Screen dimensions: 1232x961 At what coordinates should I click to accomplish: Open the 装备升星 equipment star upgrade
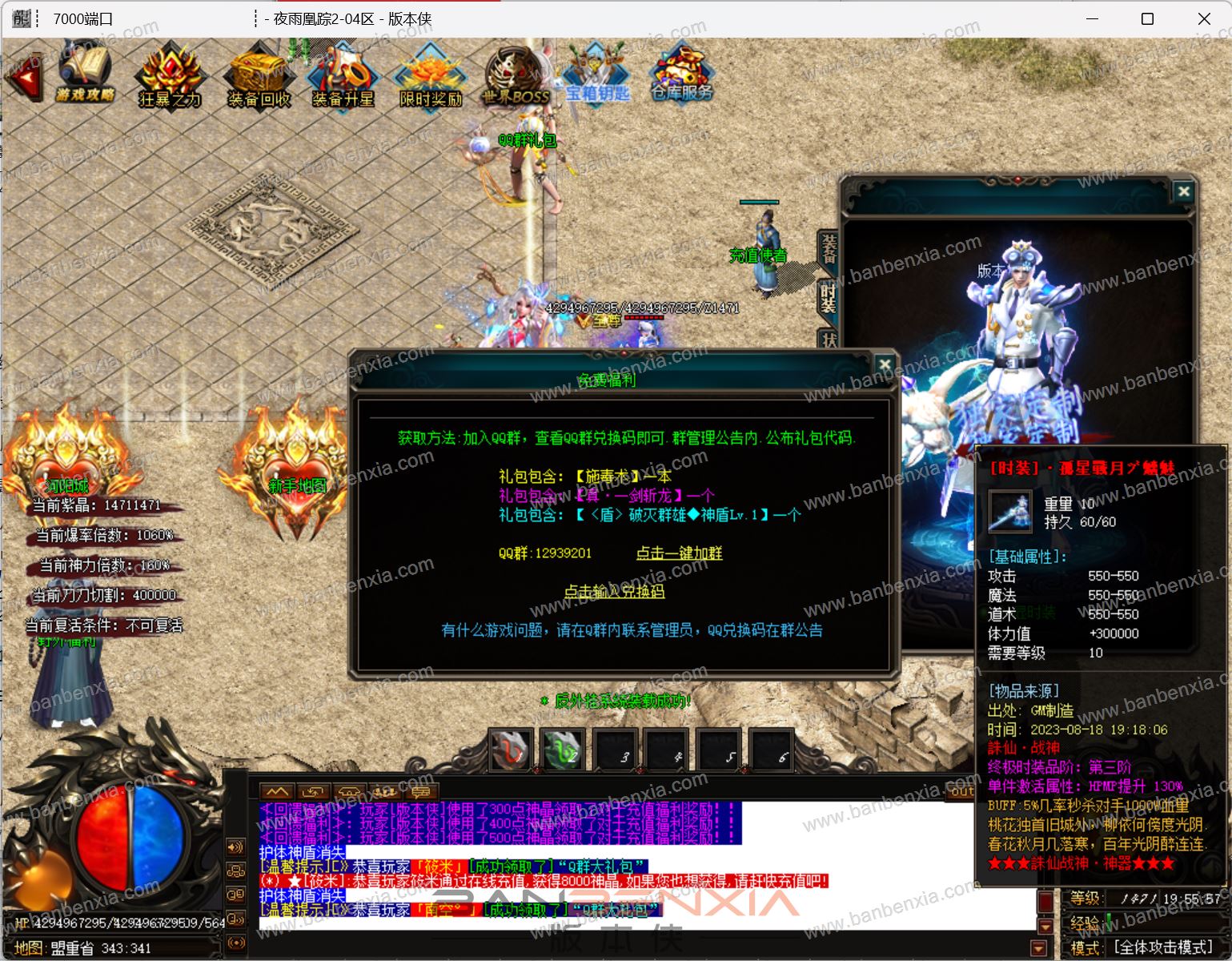click(343, 78)
